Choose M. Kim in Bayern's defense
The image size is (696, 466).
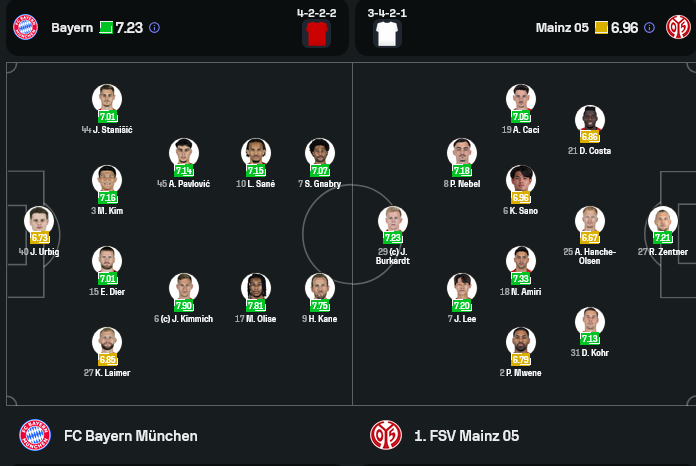pyautogui.click(x=107, y=180)
